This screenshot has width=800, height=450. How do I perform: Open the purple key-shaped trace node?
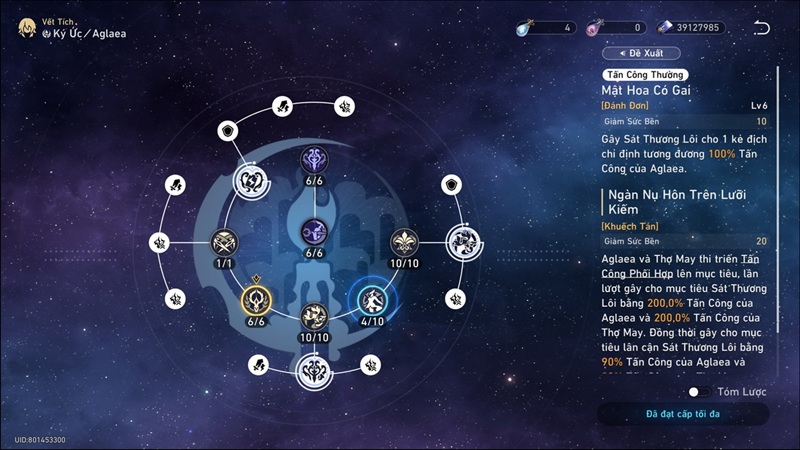pos(314,230)
